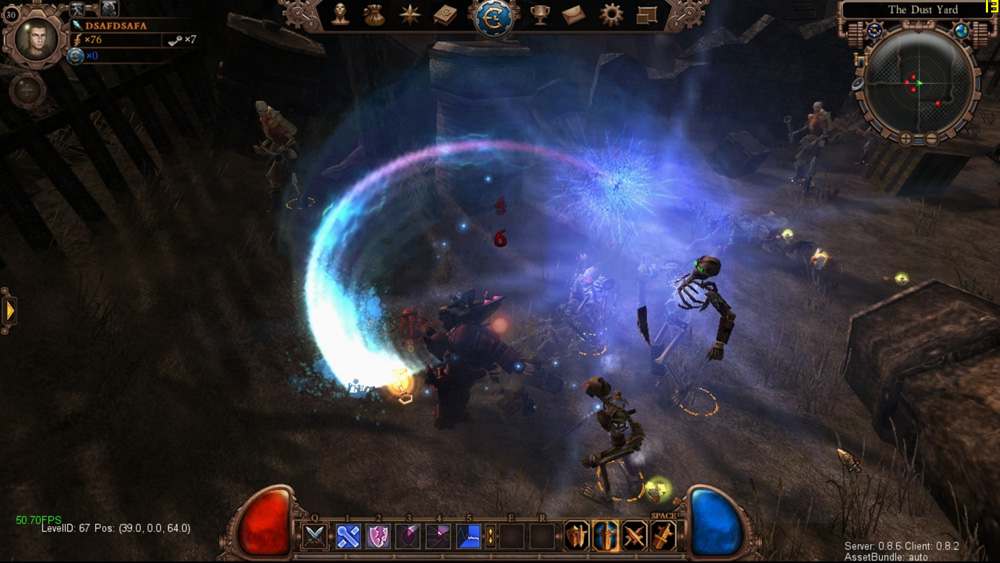Click the overlapping windows icon

click(646, 14)
